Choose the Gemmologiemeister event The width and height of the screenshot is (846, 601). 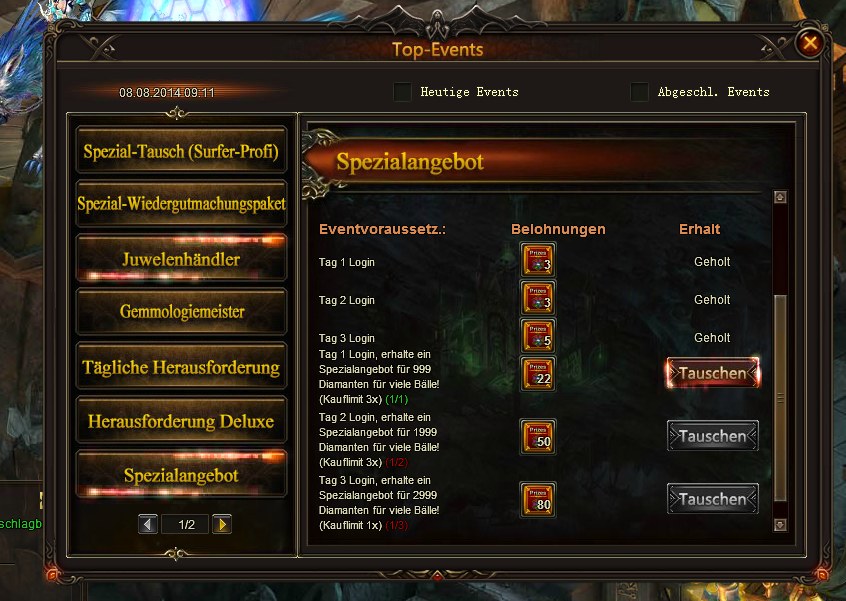click(181, 312)
